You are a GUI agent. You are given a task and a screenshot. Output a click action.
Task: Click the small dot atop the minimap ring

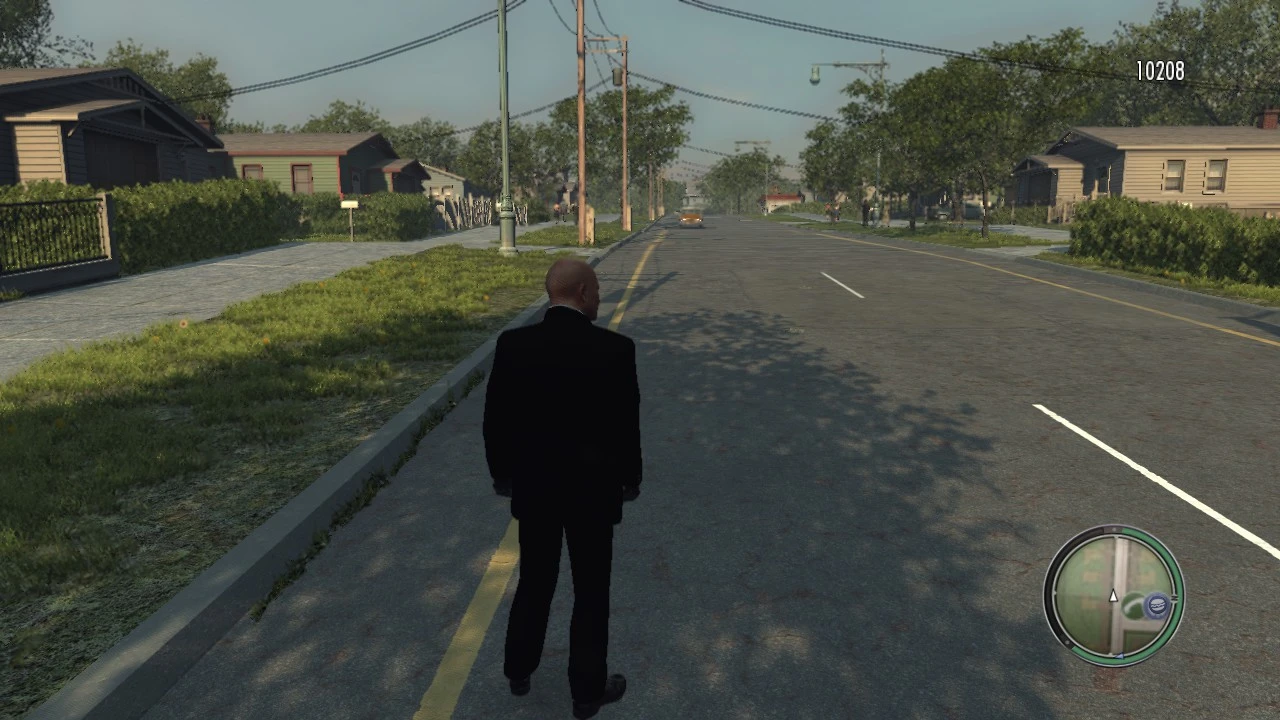click(x=1114, y=529)
